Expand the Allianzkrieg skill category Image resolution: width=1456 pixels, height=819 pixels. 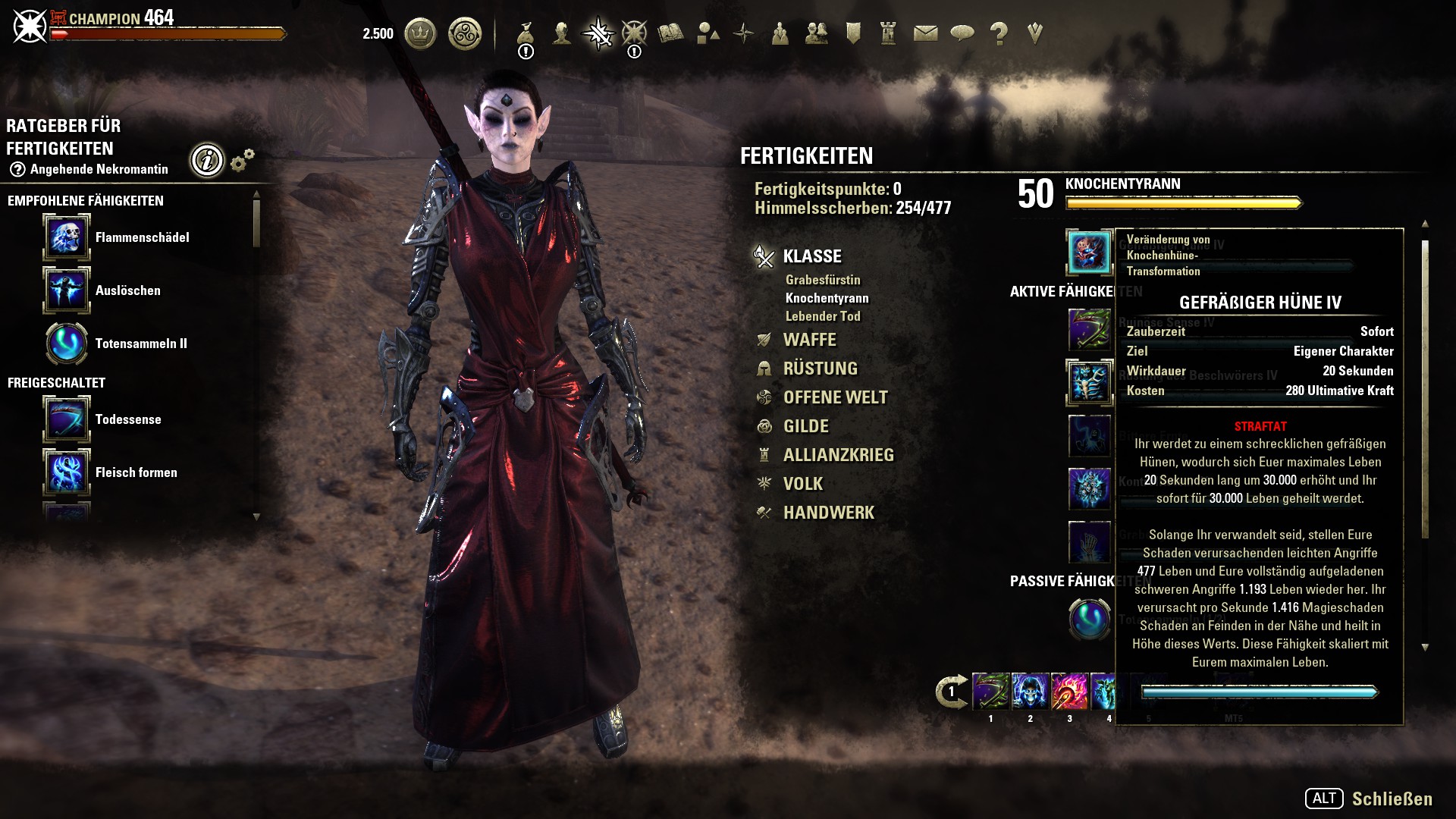838,455
